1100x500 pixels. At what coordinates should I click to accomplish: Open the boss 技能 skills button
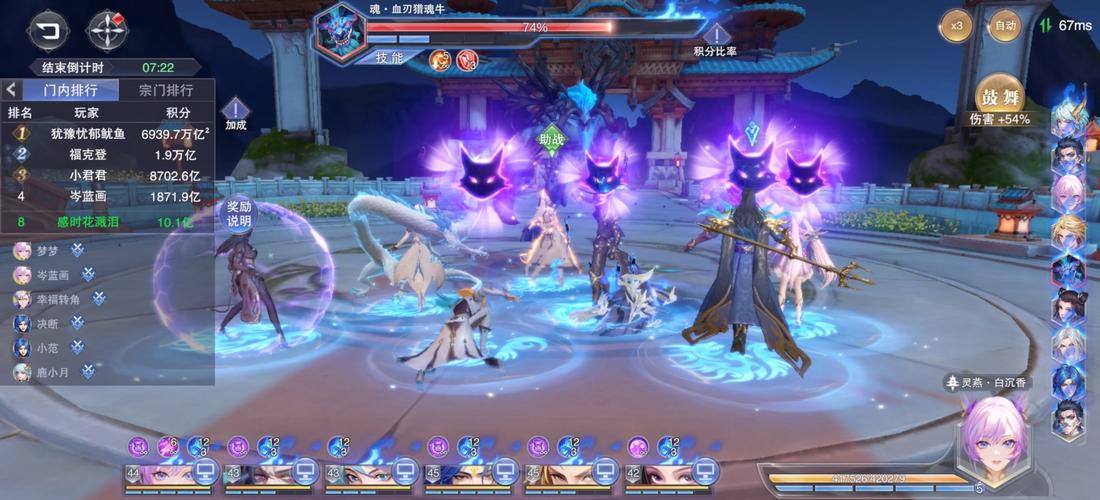tap(389, 58)
